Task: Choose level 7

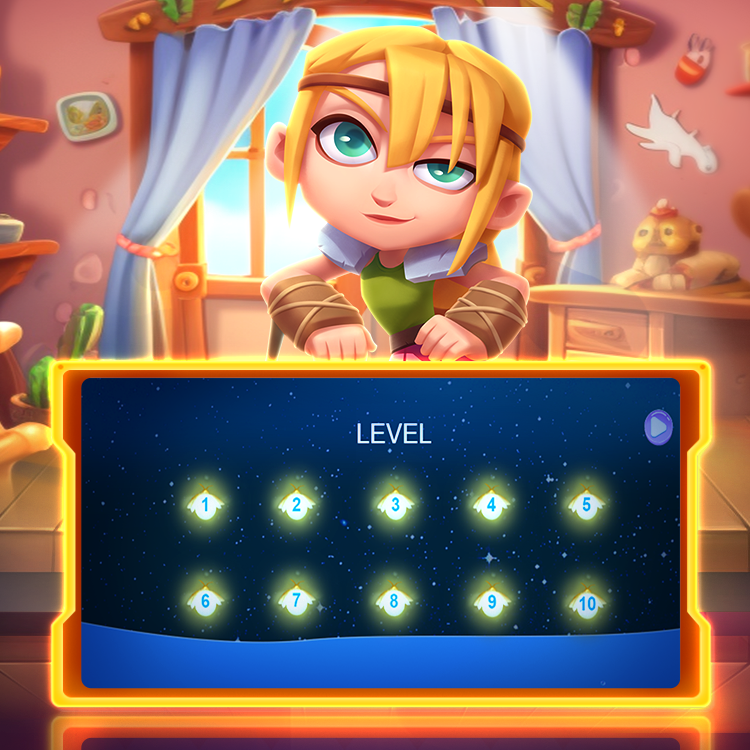Action: (296, 601)
